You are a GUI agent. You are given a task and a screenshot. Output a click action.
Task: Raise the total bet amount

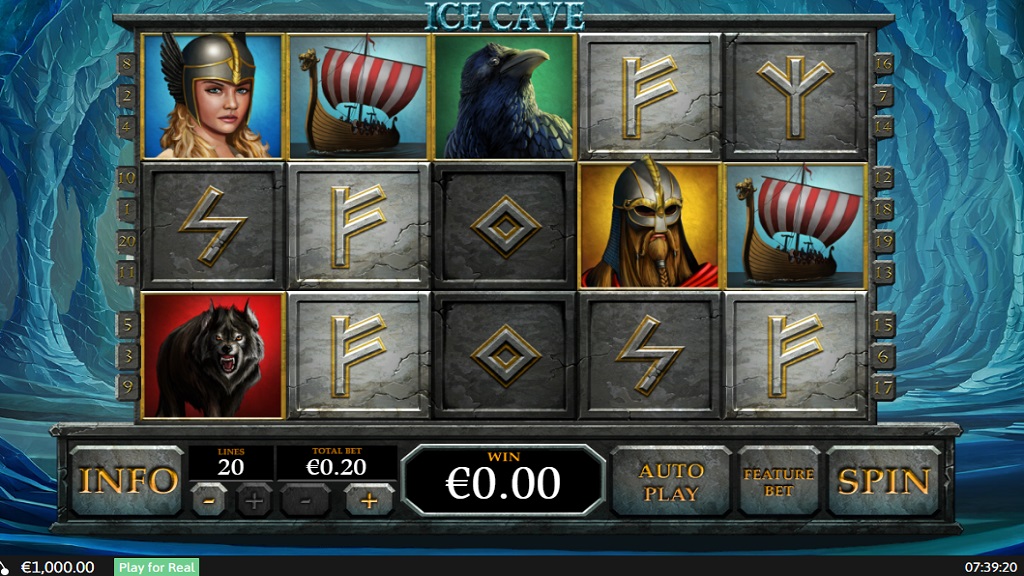(x=369, y=500)
